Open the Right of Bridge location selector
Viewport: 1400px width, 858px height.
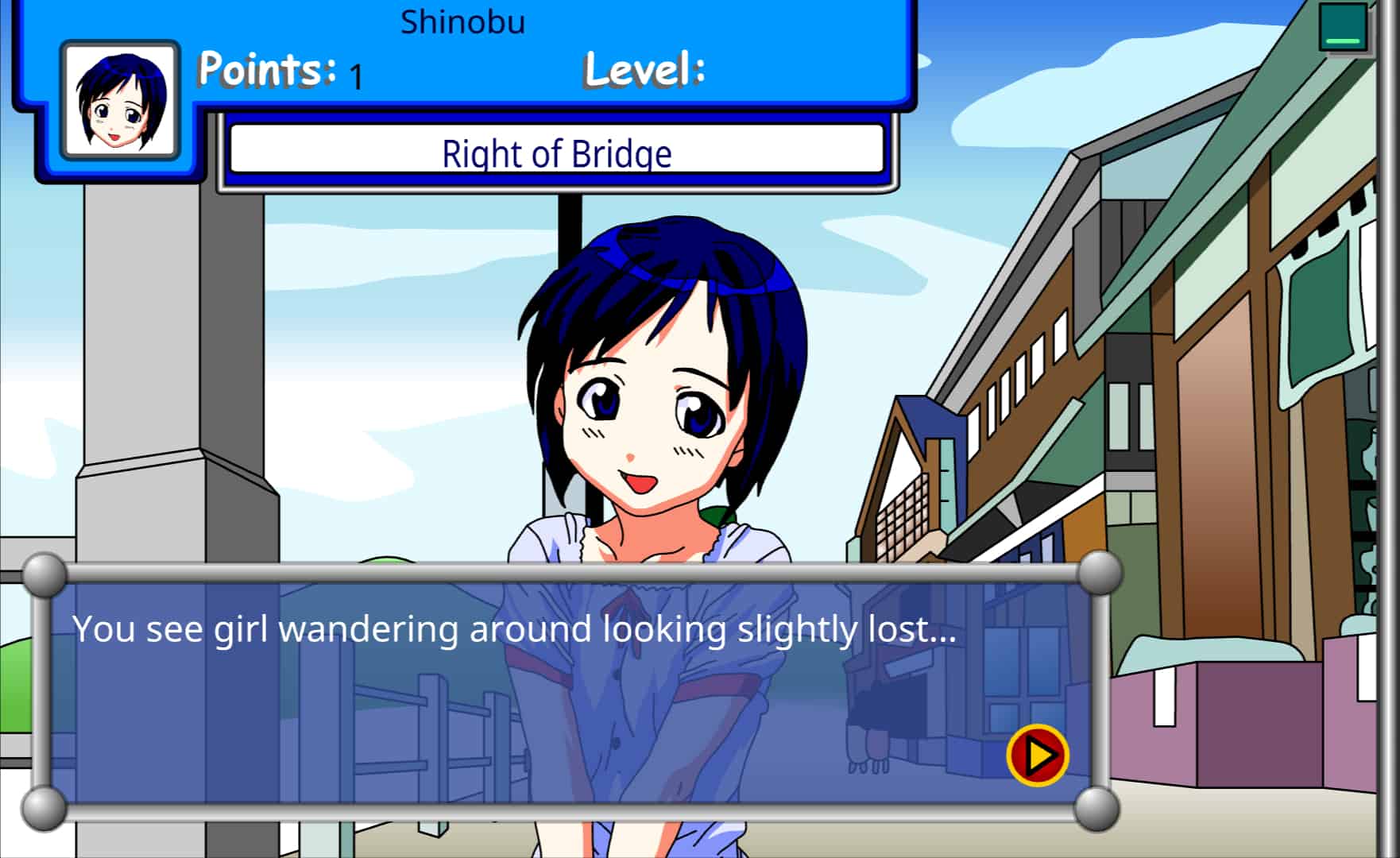pos(557,153)
